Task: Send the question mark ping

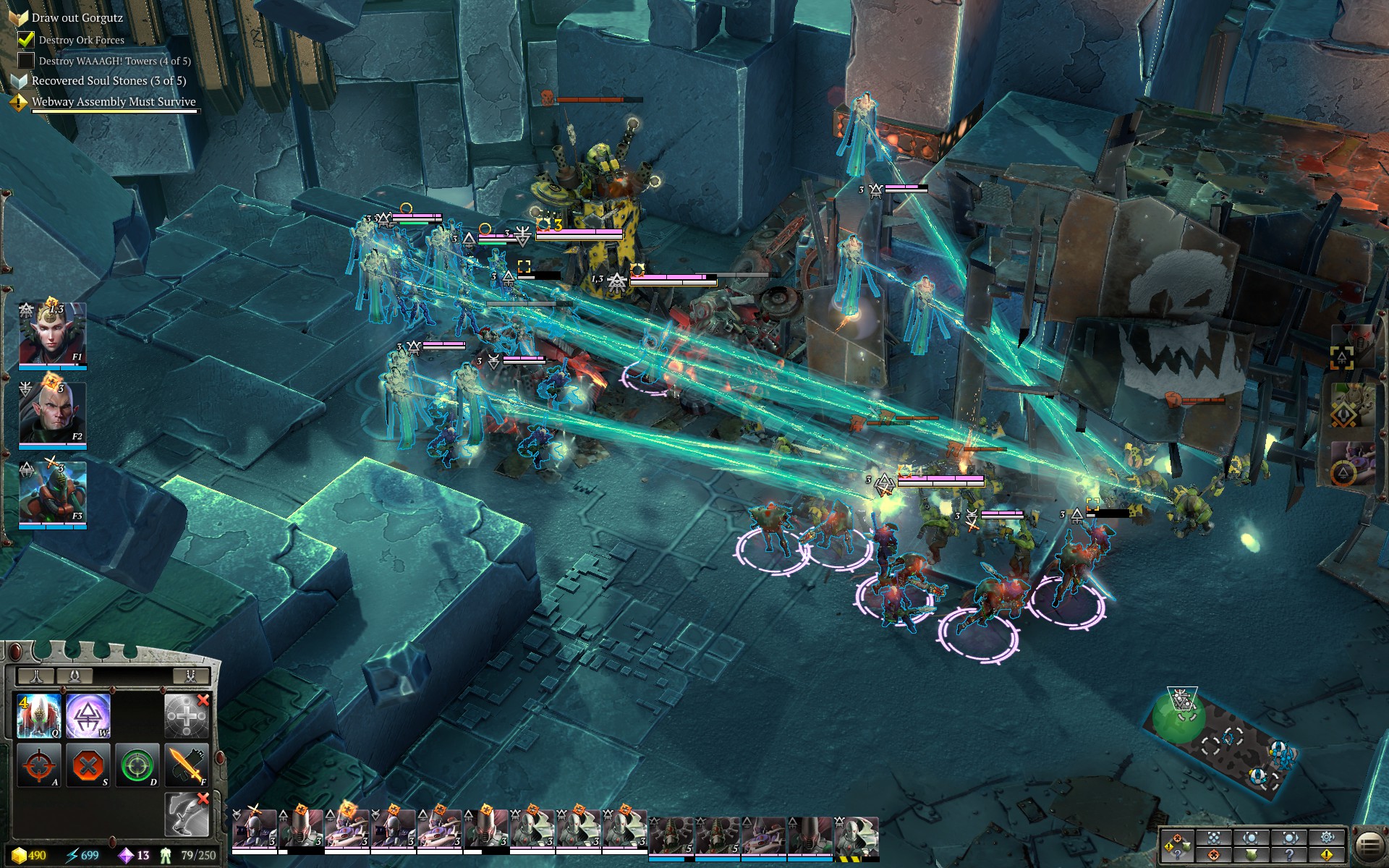Action: 1288,855
